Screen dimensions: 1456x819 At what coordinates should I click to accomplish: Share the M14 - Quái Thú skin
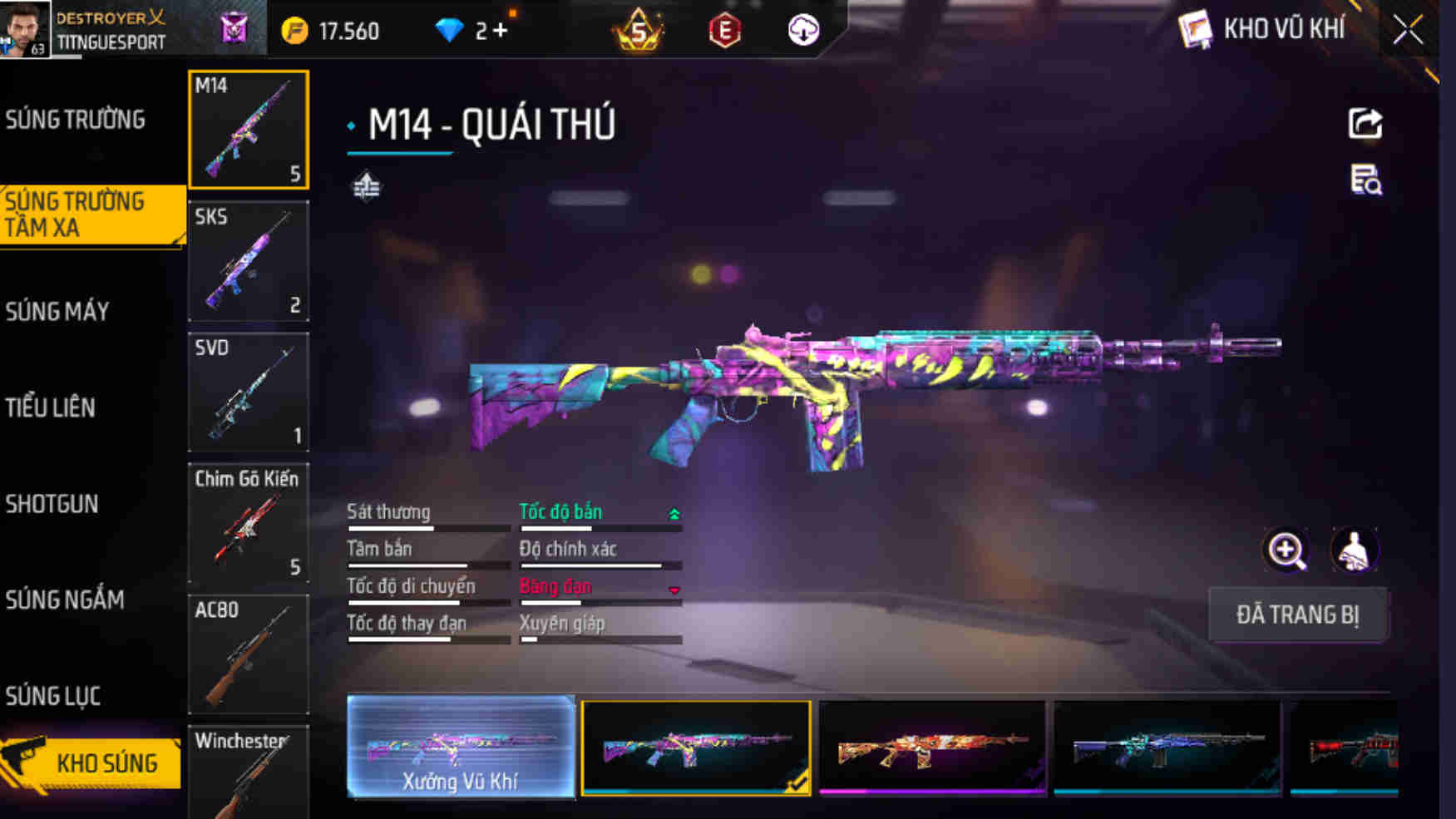click(1363, 123)
